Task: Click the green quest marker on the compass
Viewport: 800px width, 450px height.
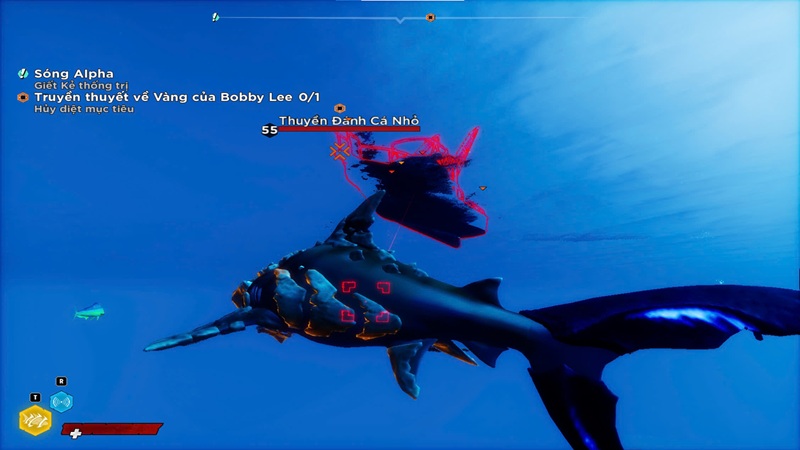Action: tap(215, 17)
